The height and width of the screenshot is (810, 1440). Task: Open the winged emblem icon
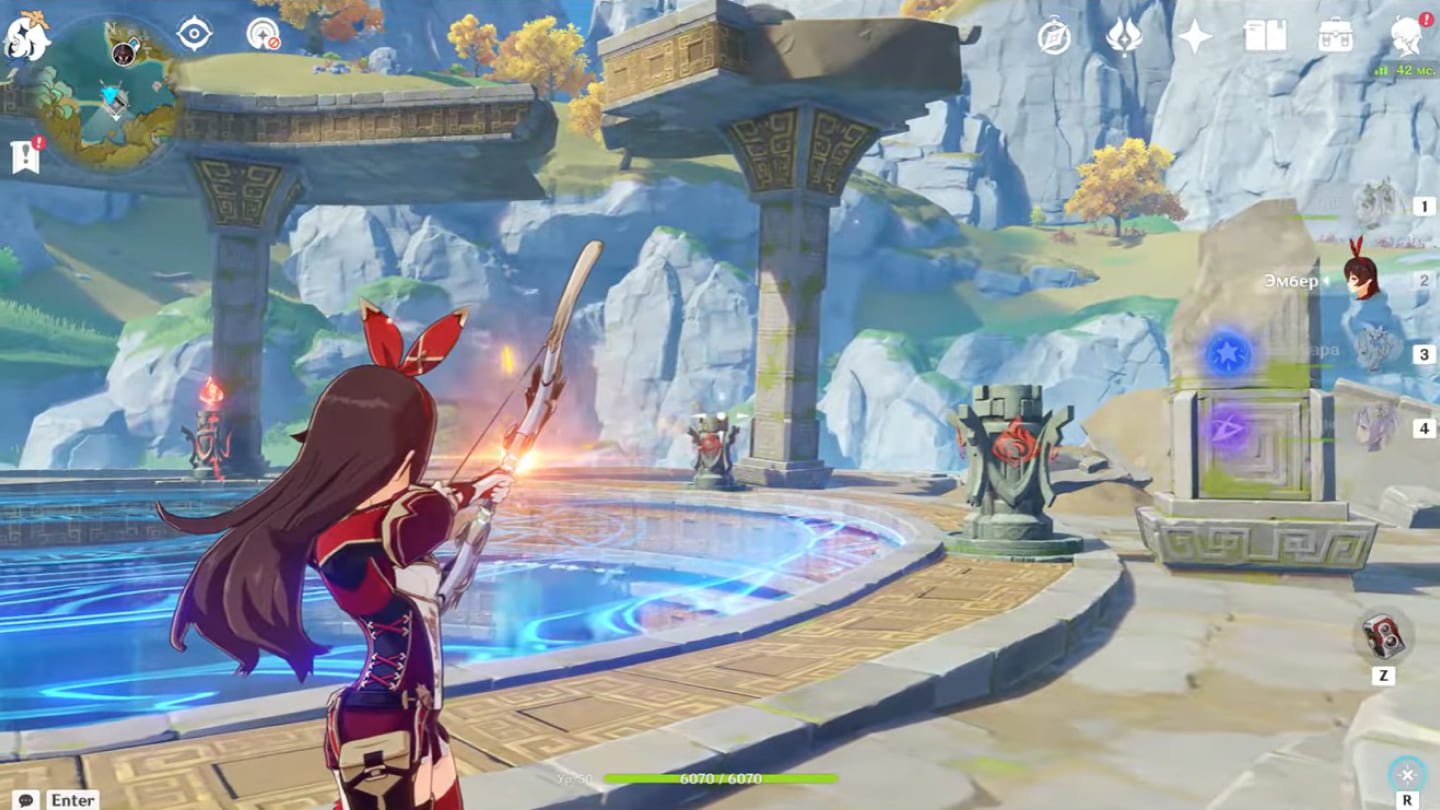point(1124,37)
